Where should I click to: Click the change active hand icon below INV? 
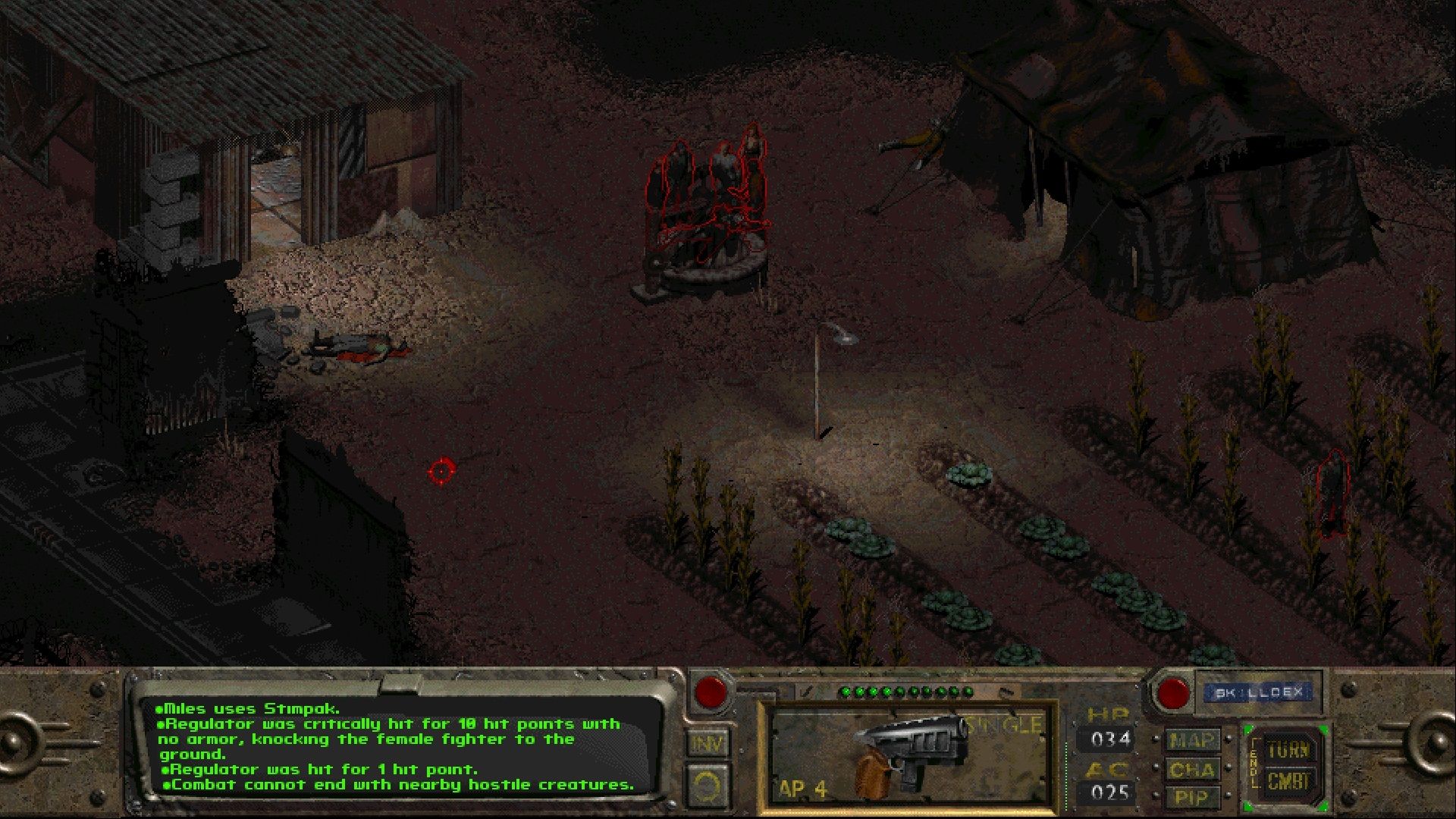[707, 786]
